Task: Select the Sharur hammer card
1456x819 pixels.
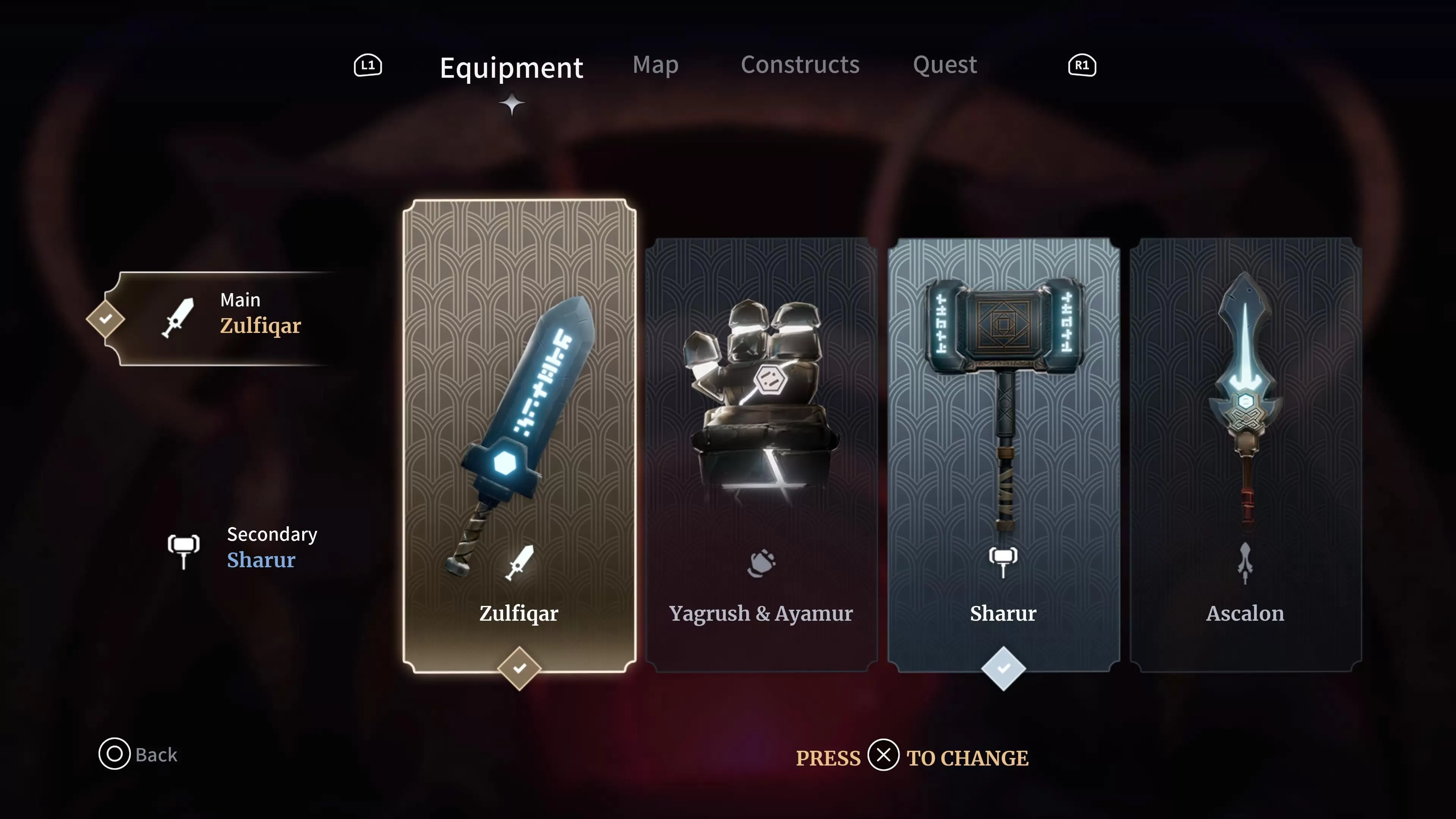Action: tap(1003, 455)
